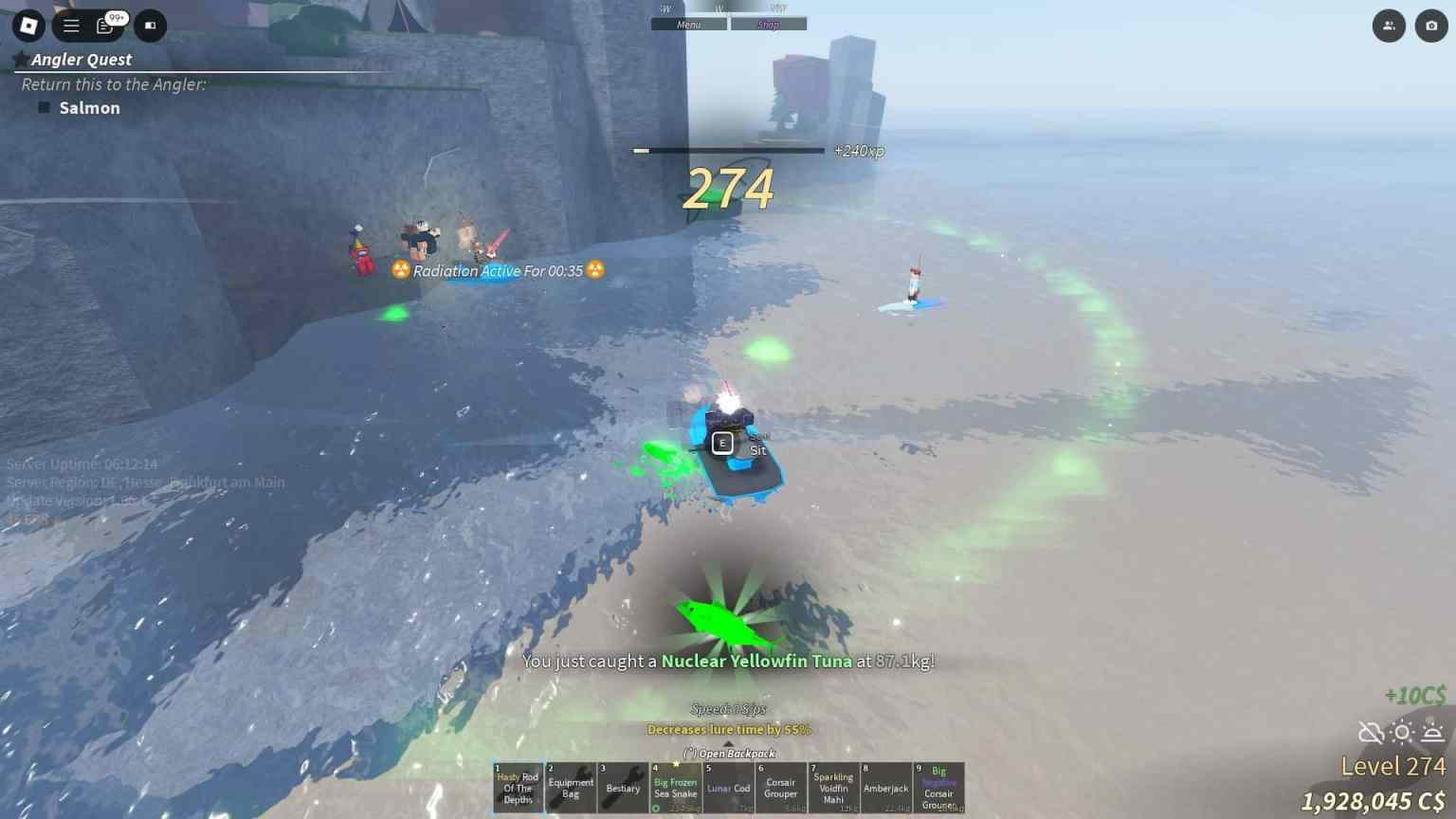Image resolution: width=1456 pixels, height=819 pixels.
Task: Click the level 274 XP progress bar
Action: [x=728, y=150]
